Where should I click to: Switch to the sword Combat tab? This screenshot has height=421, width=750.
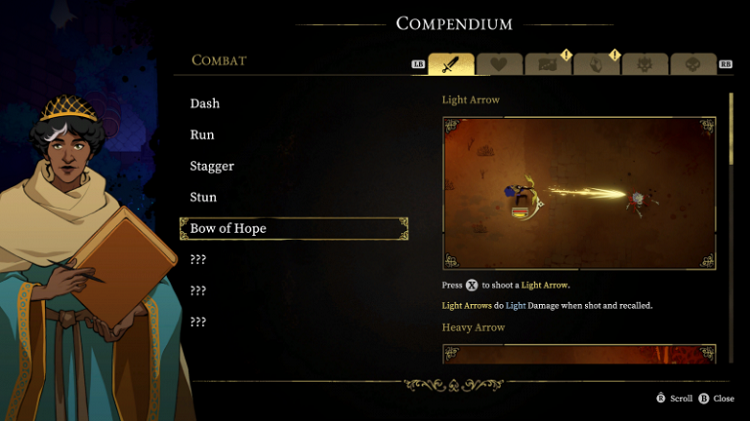(451, 65)
